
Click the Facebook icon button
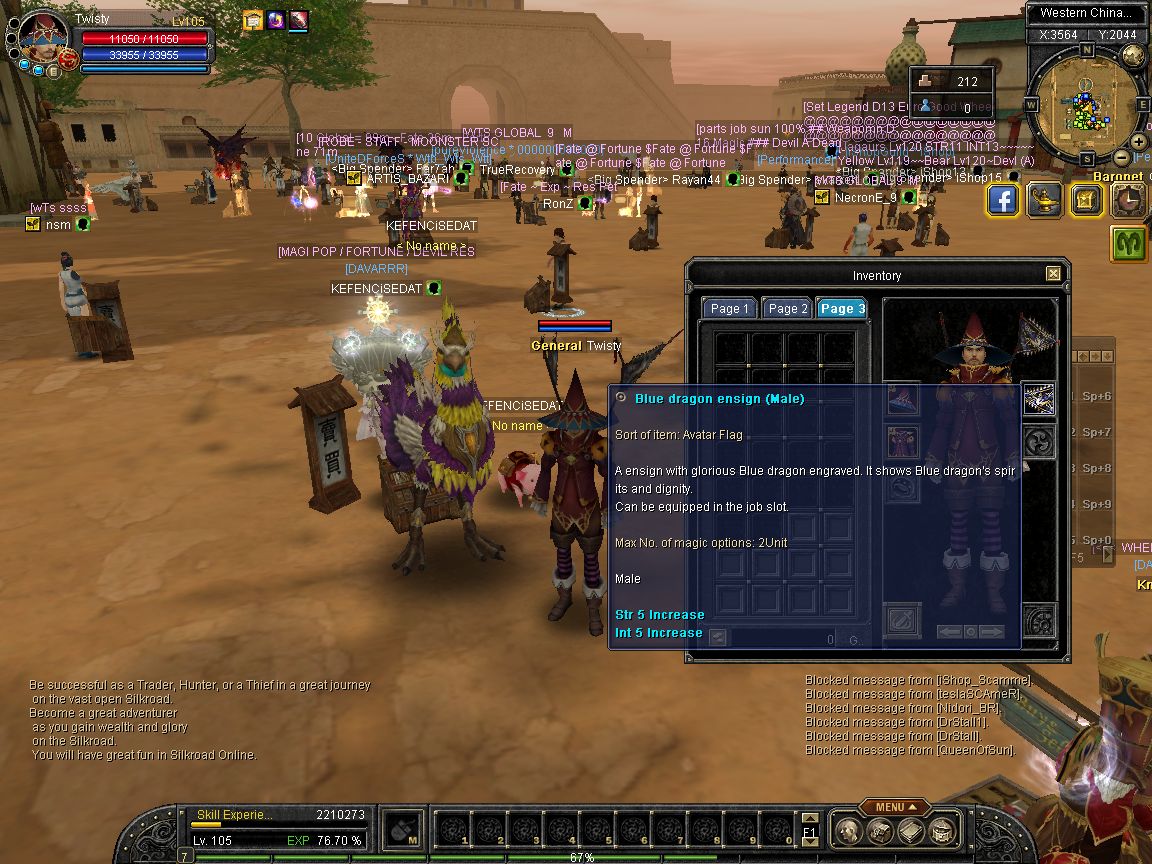[x=1004, y=200]
